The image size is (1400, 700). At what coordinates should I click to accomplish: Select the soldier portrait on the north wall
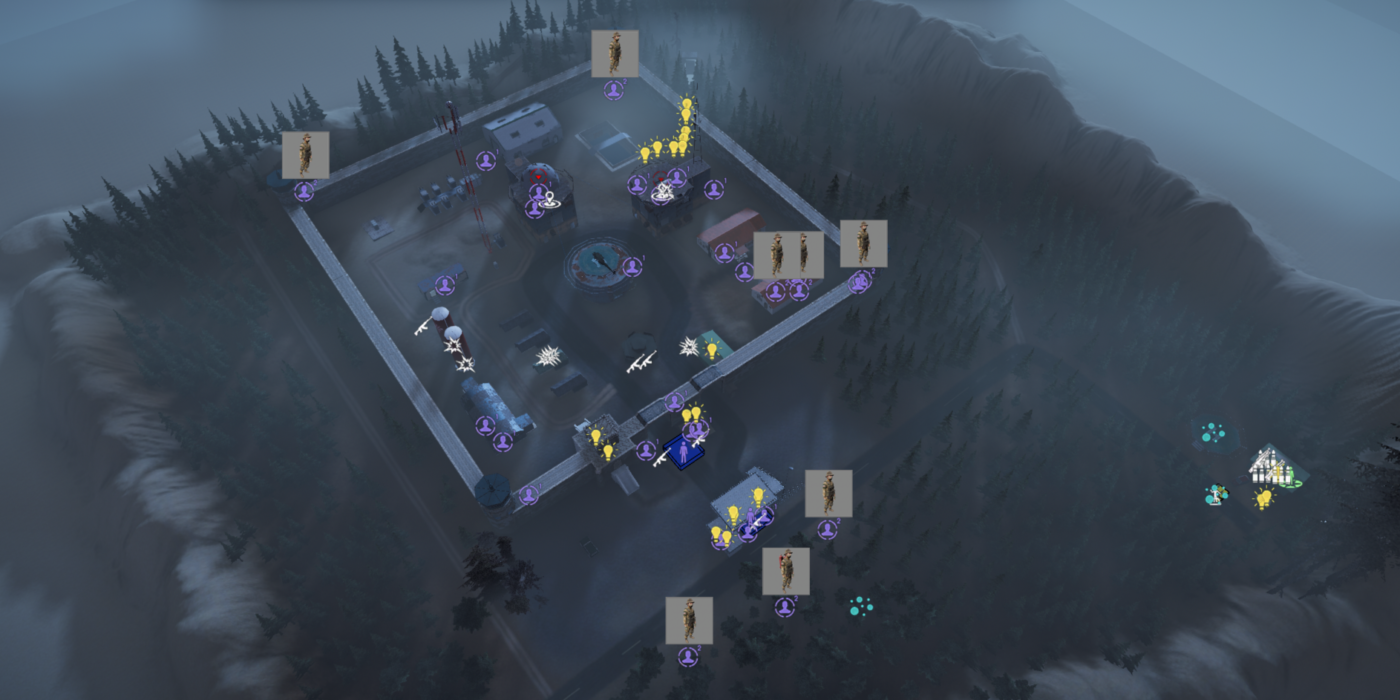pyautogui.click(x=615, y=54)
